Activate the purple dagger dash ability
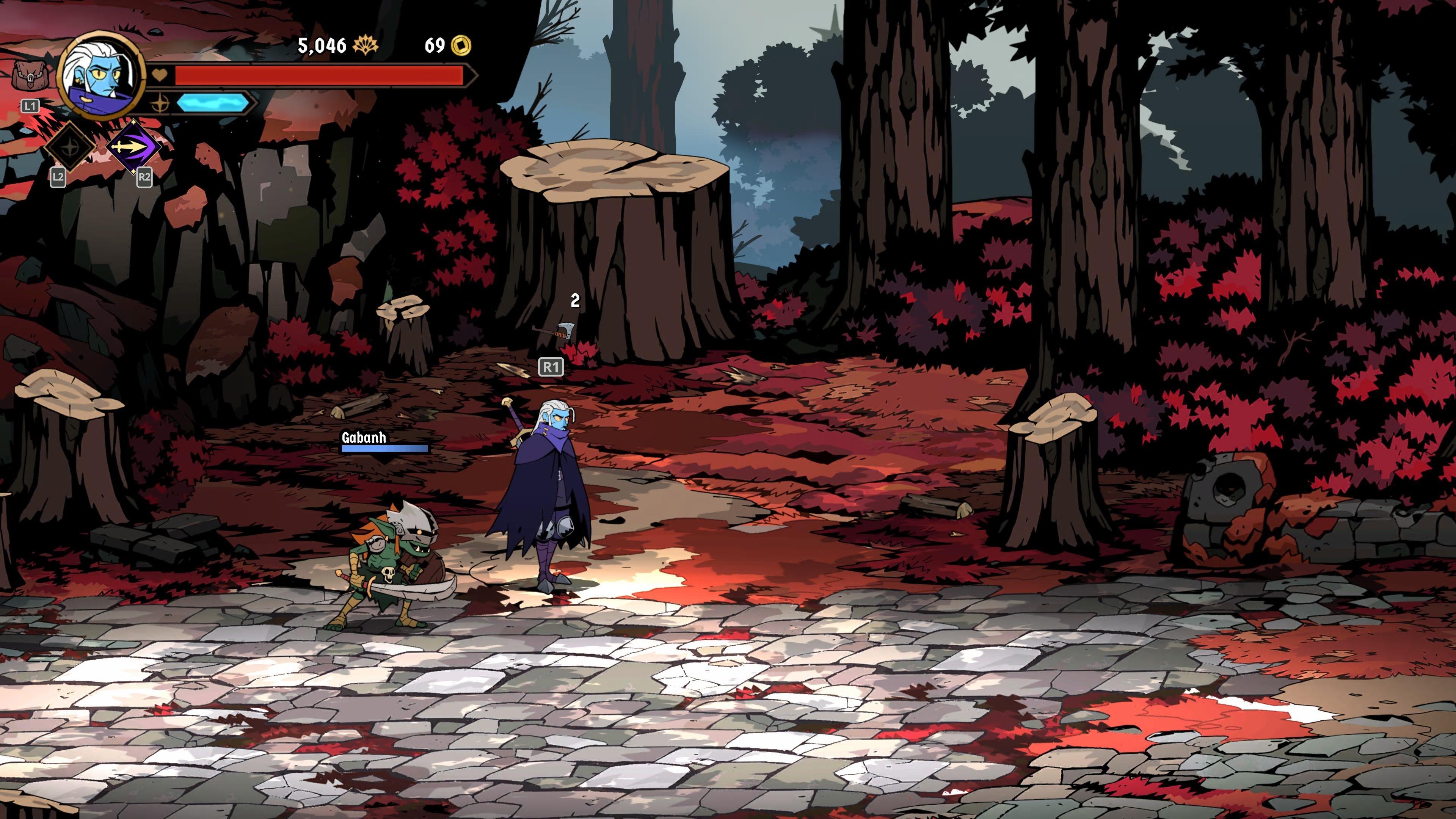The height and width of the screenshot is (819, 1456). (x=135, y=147)
